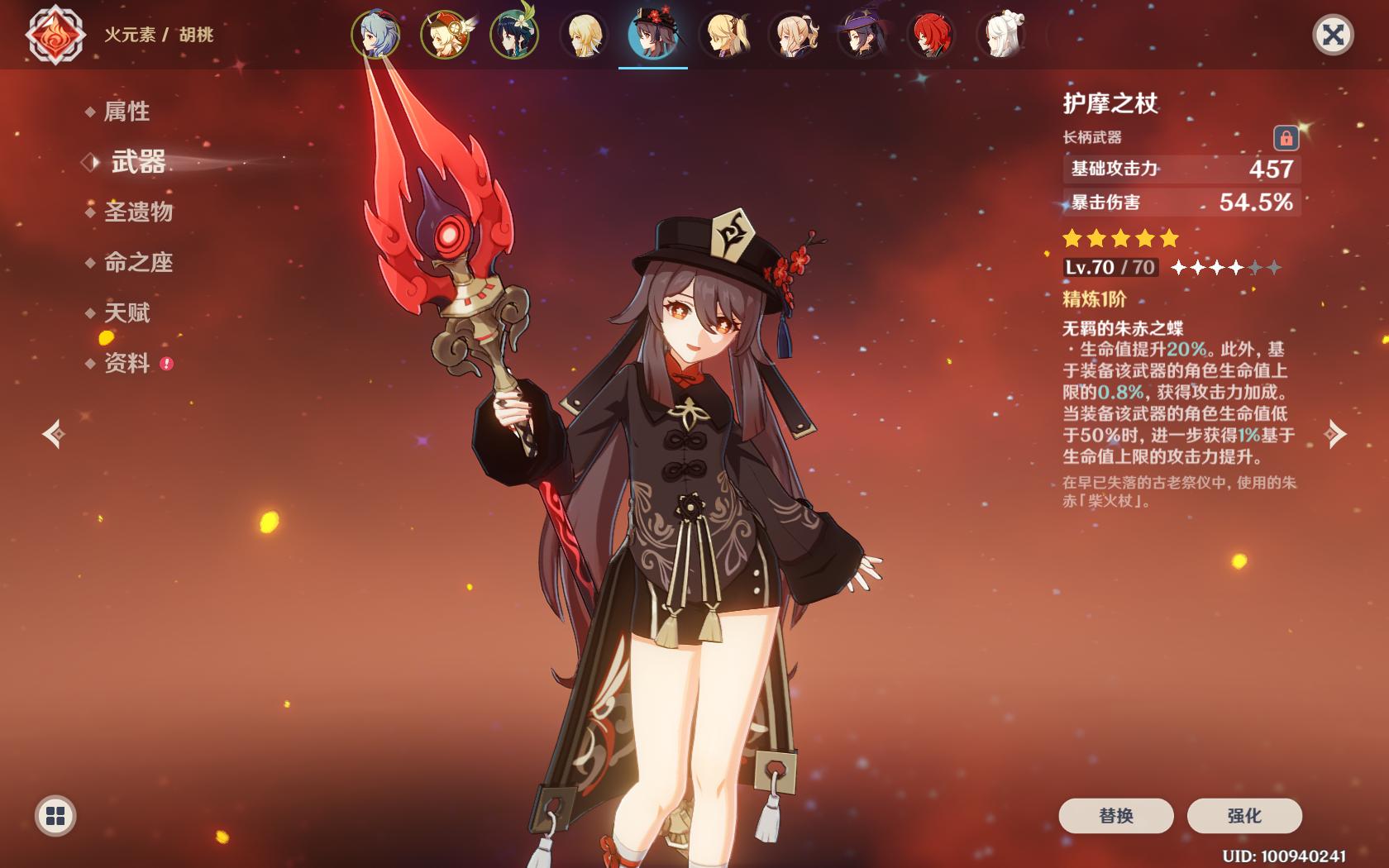Switch to the green-hat Venti portrait
The image size is (1389, 868).
pyautogui.click(x=514, y=36)
